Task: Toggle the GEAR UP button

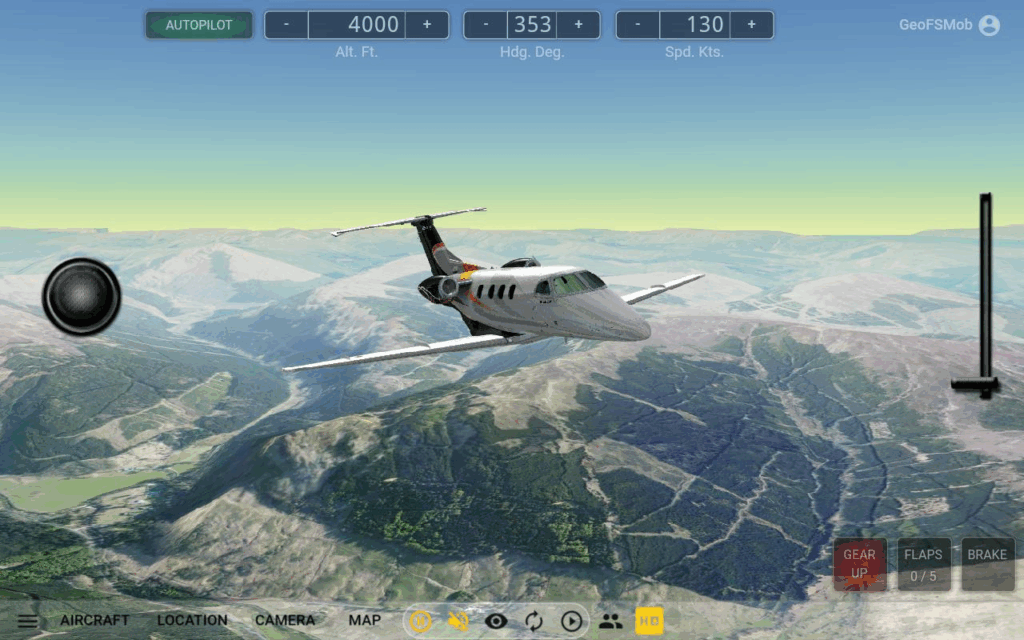Action: pos(859,564)
